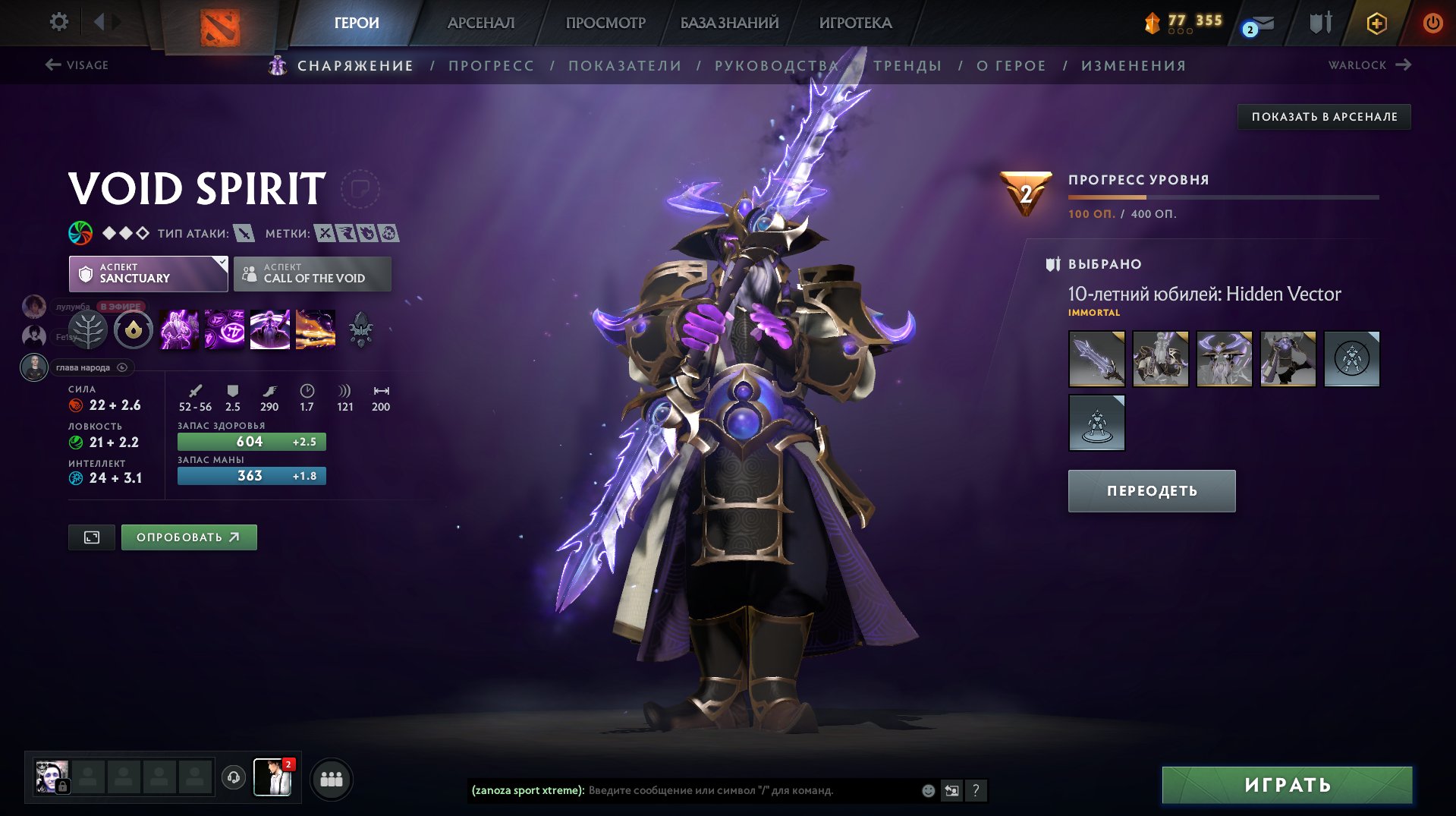Open the АРСЕНАЛ menu item
The image size is (1456, 816).
coord(483,23)
